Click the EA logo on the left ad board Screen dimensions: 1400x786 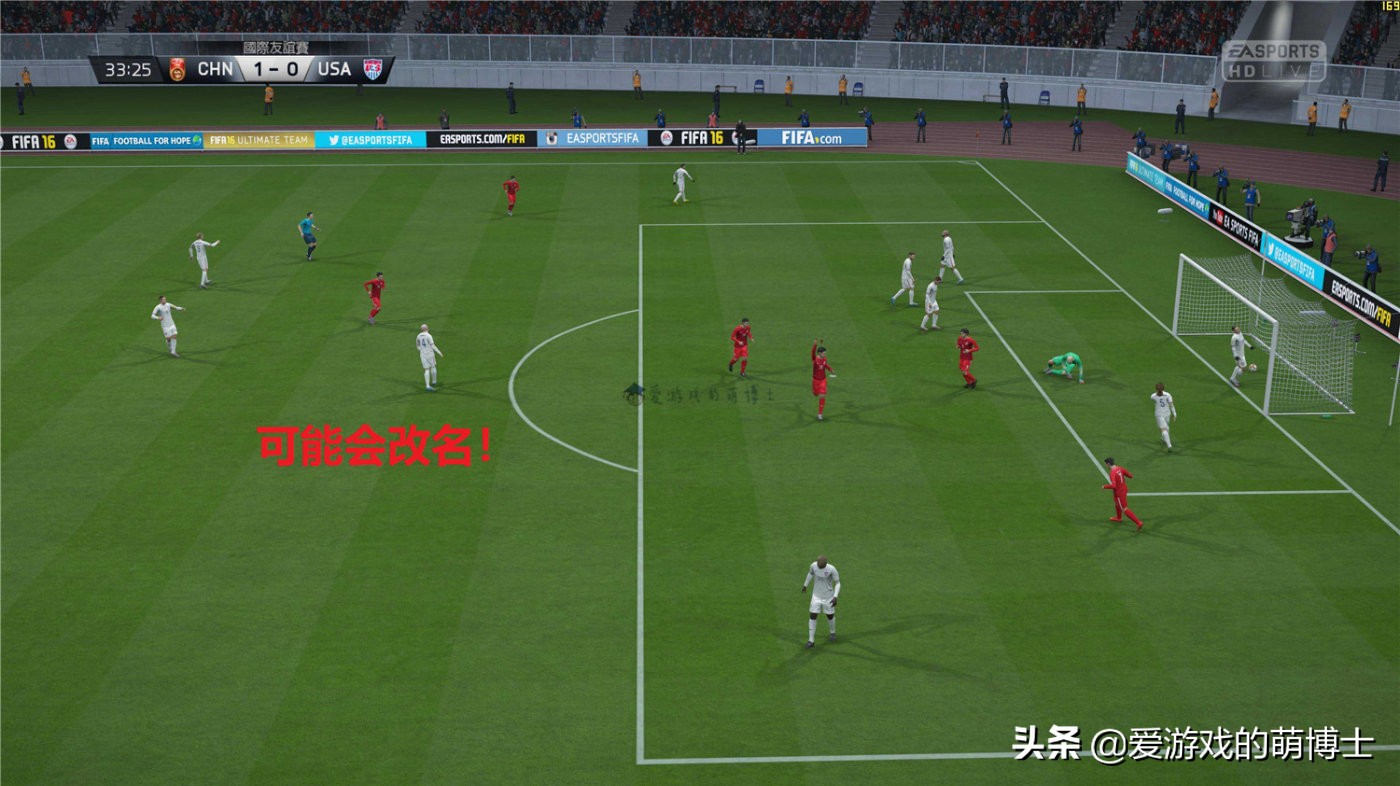71,139
